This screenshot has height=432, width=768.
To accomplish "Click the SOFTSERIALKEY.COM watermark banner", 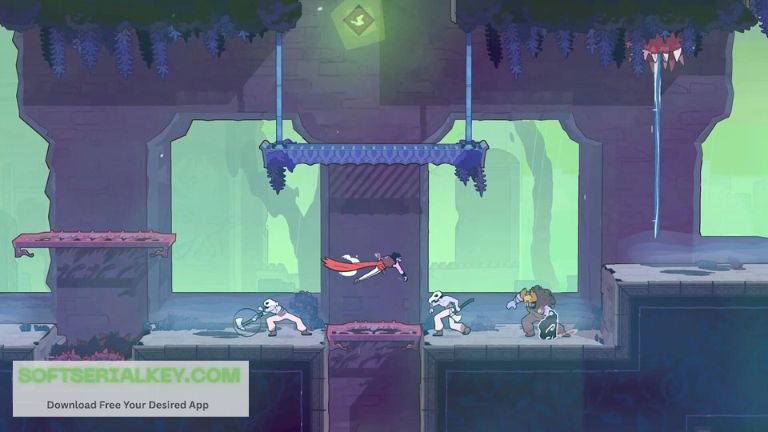I will point(130,388).
